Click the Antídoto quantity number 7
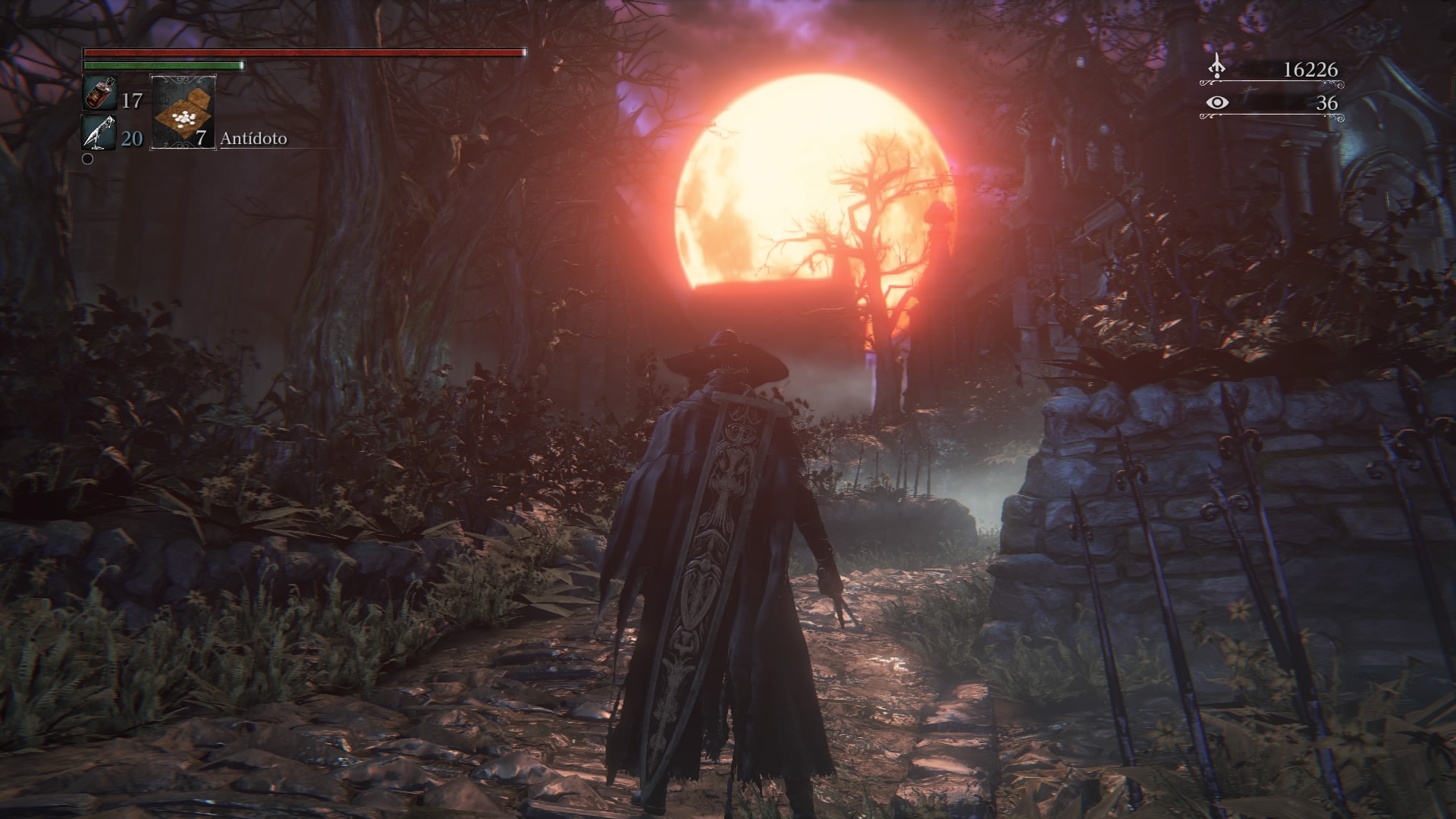Screen dimensions: 1456x819 [x=200, y=140]
